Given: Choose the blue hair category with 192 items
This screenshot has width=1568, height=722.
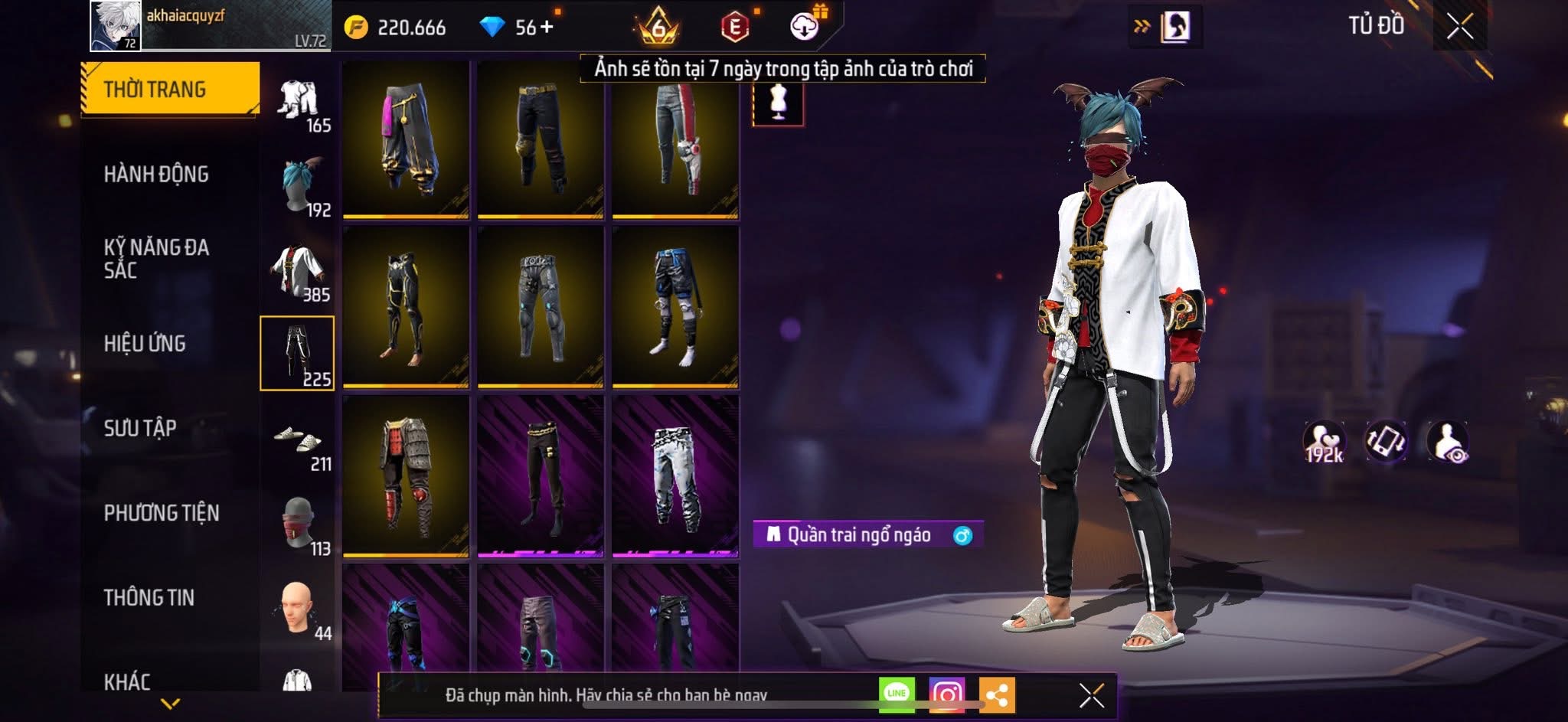Looking at the screenshot, I should (x=299, y=185).
